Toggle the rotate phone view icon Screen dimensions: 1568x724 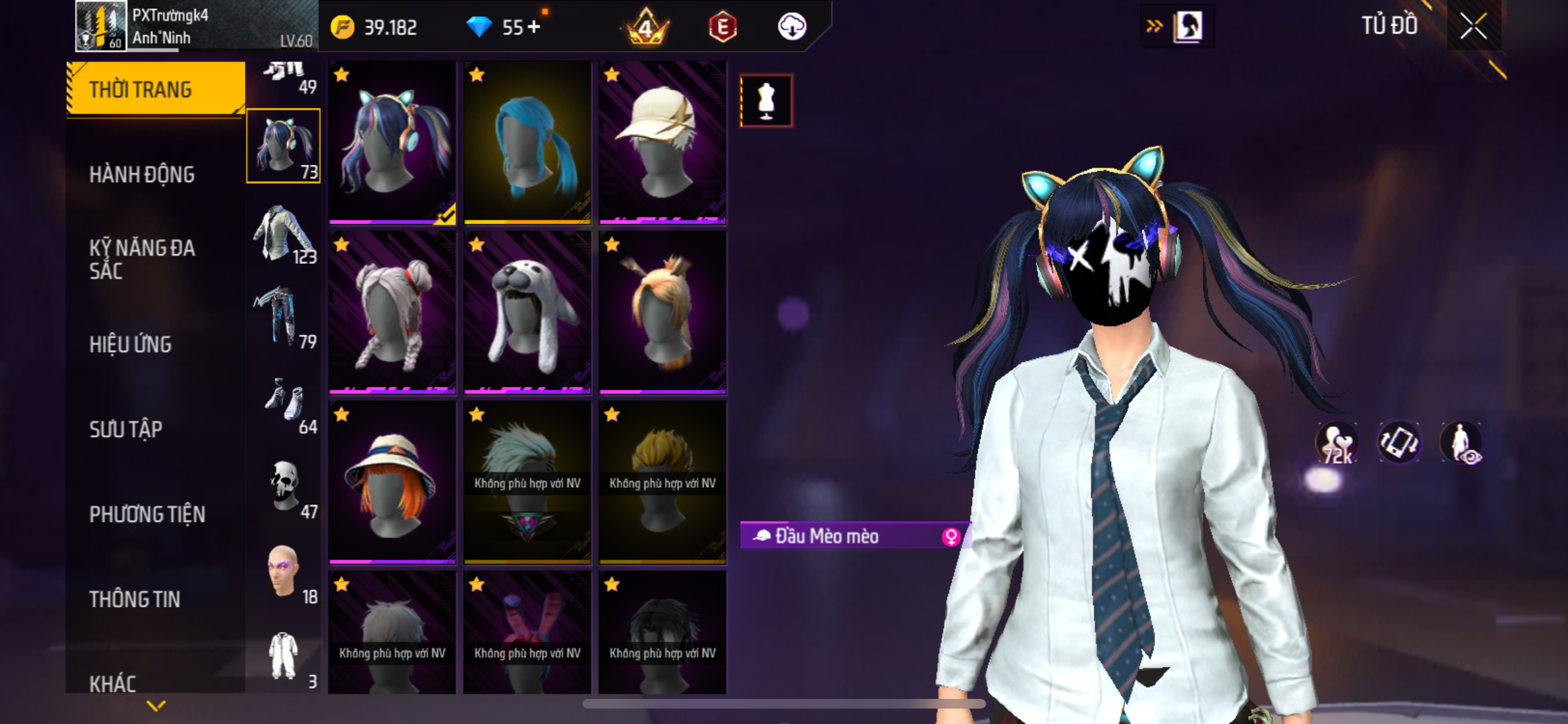1399,443
